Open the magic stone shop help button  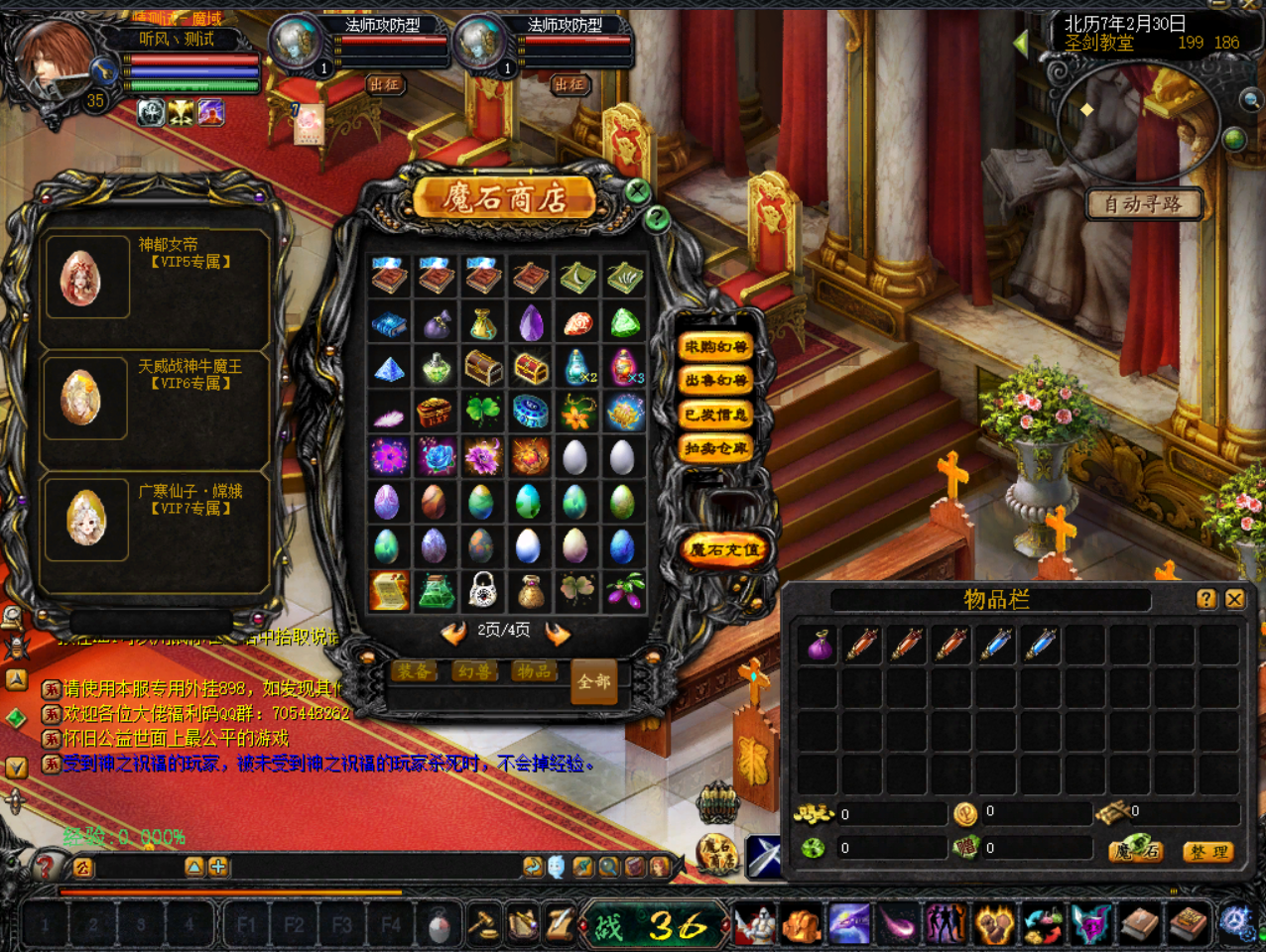tap(657, 218)
